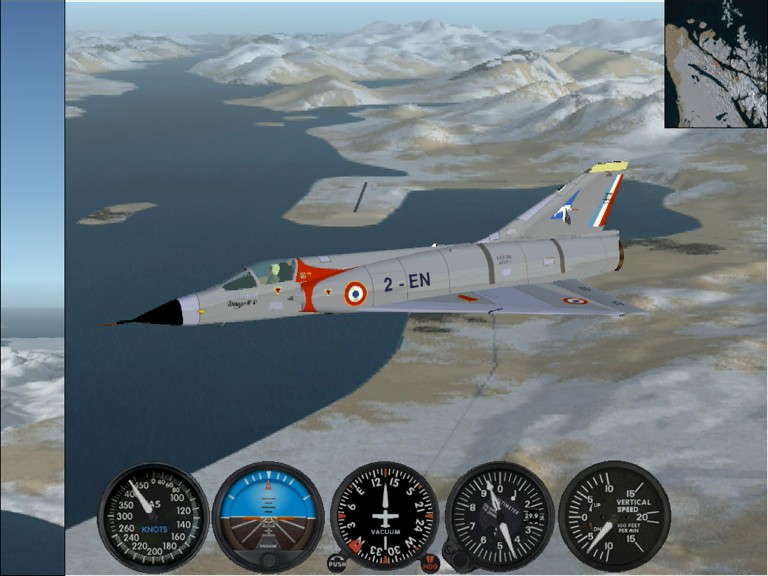Adjust the red HDG heading bug knob
This screenshot has height=576, width=768.
430,564
